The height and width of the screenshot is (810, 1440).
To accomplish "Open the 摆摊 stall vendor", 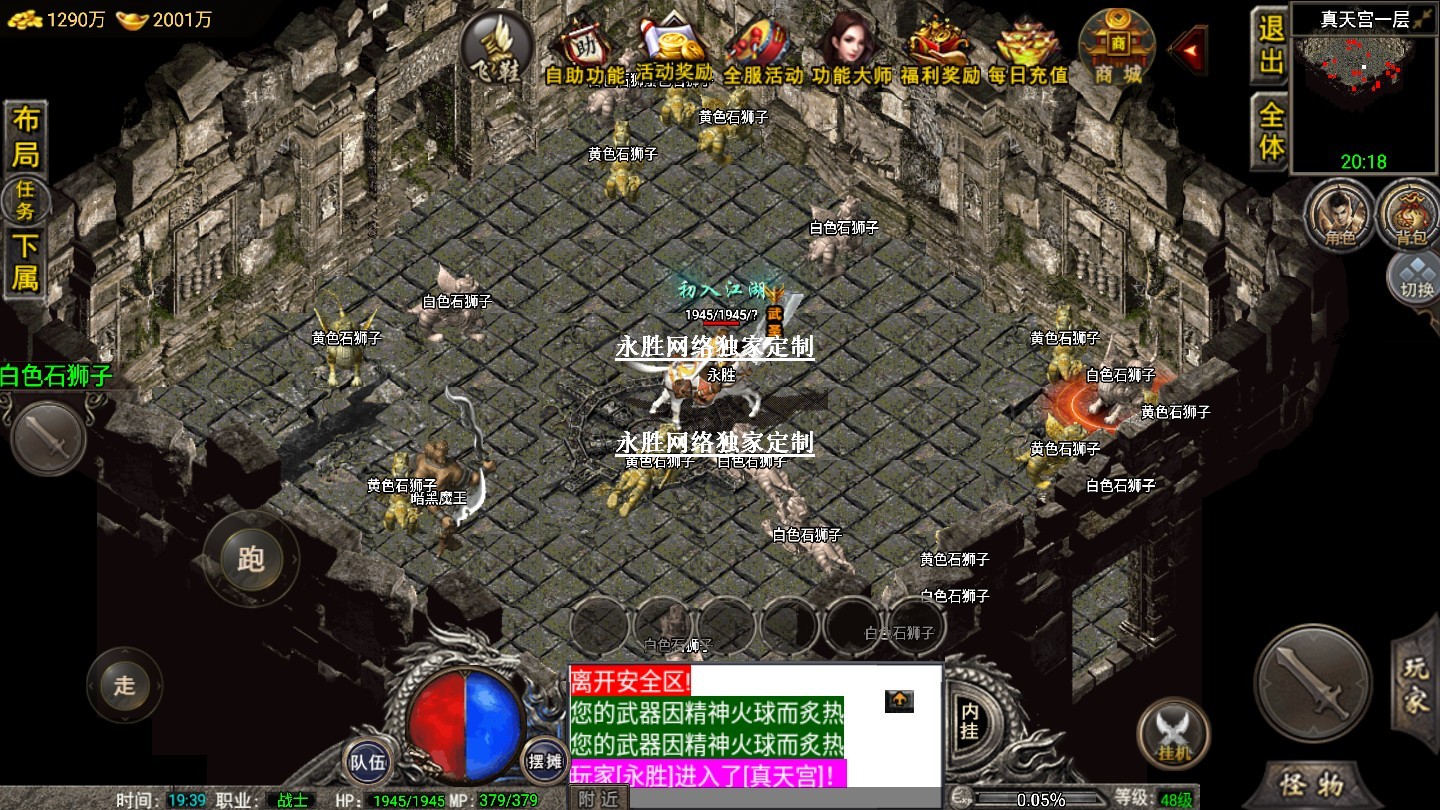I will 546,762.
